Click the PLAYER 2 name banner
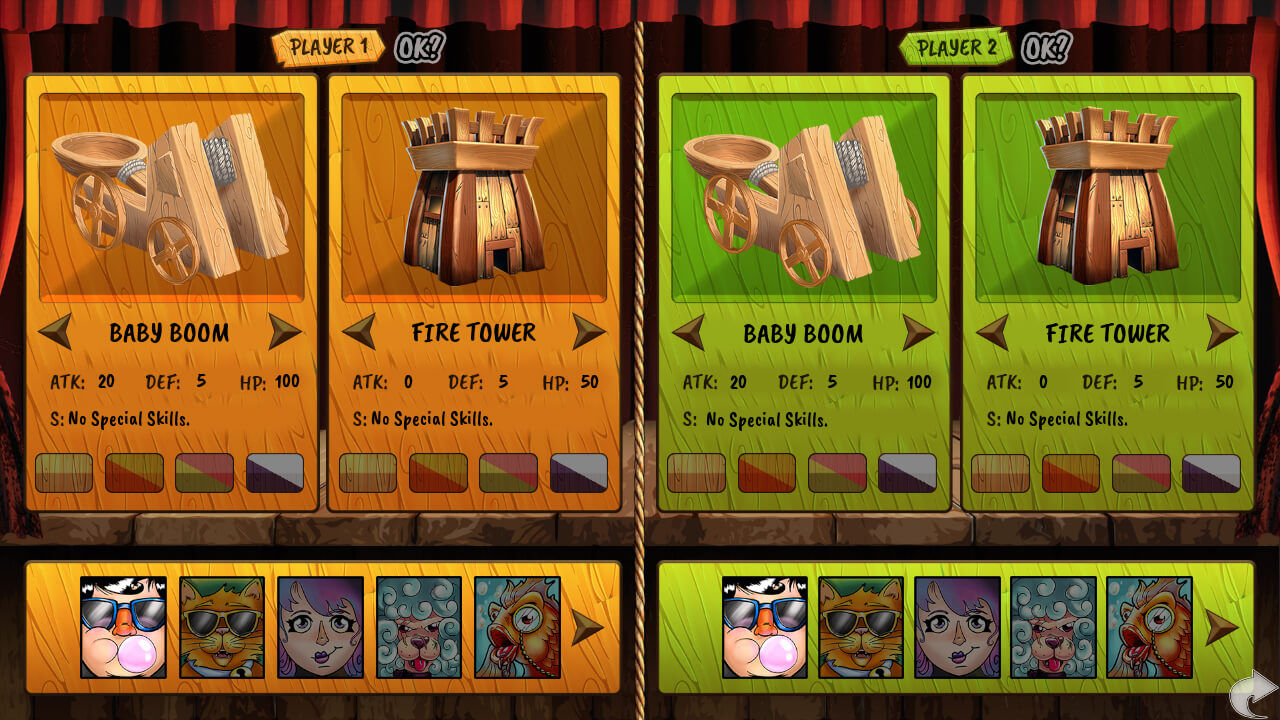 point(957,44)
